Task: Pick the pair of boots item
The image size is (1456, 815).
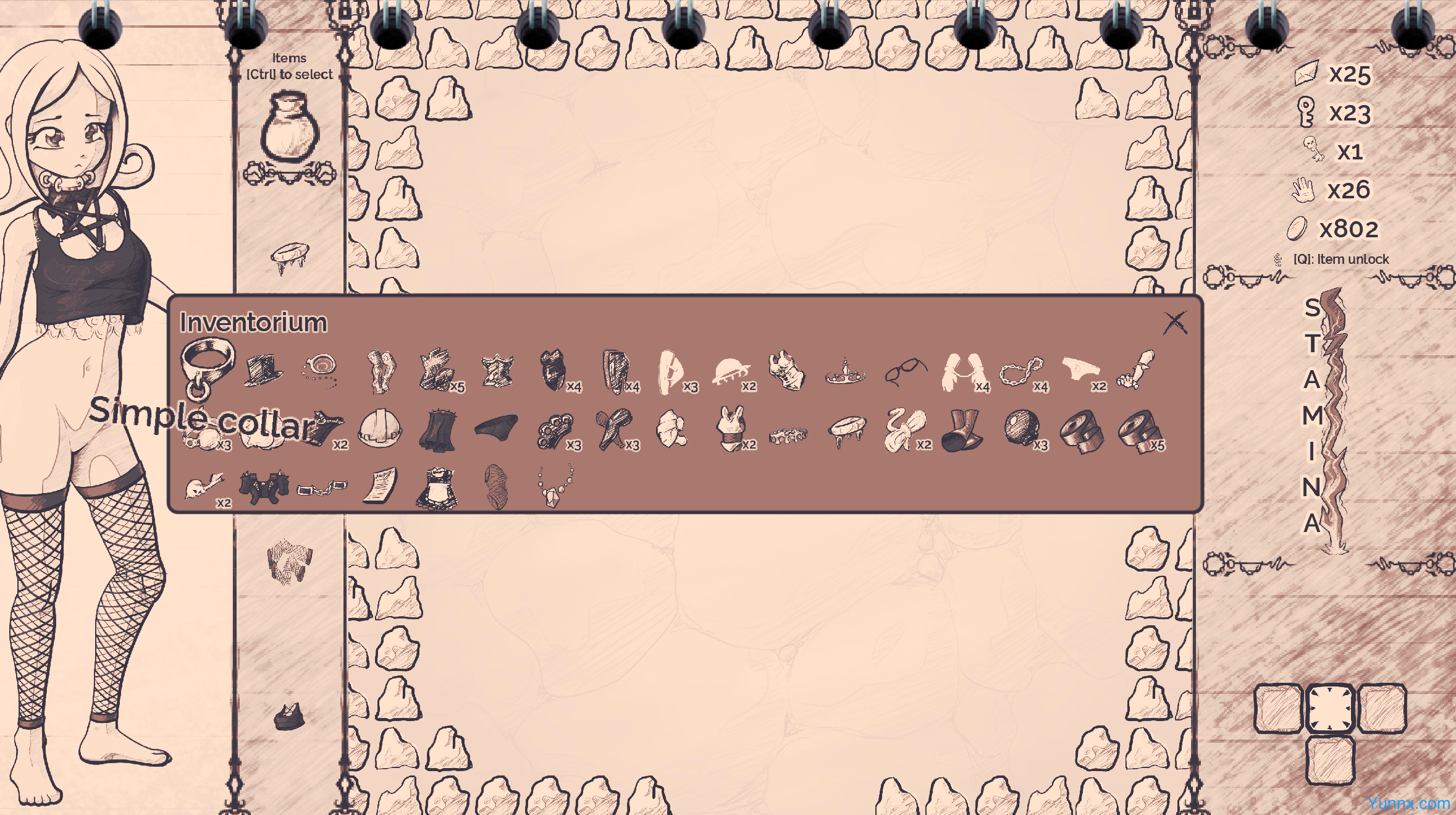Action: click(962, 429)
